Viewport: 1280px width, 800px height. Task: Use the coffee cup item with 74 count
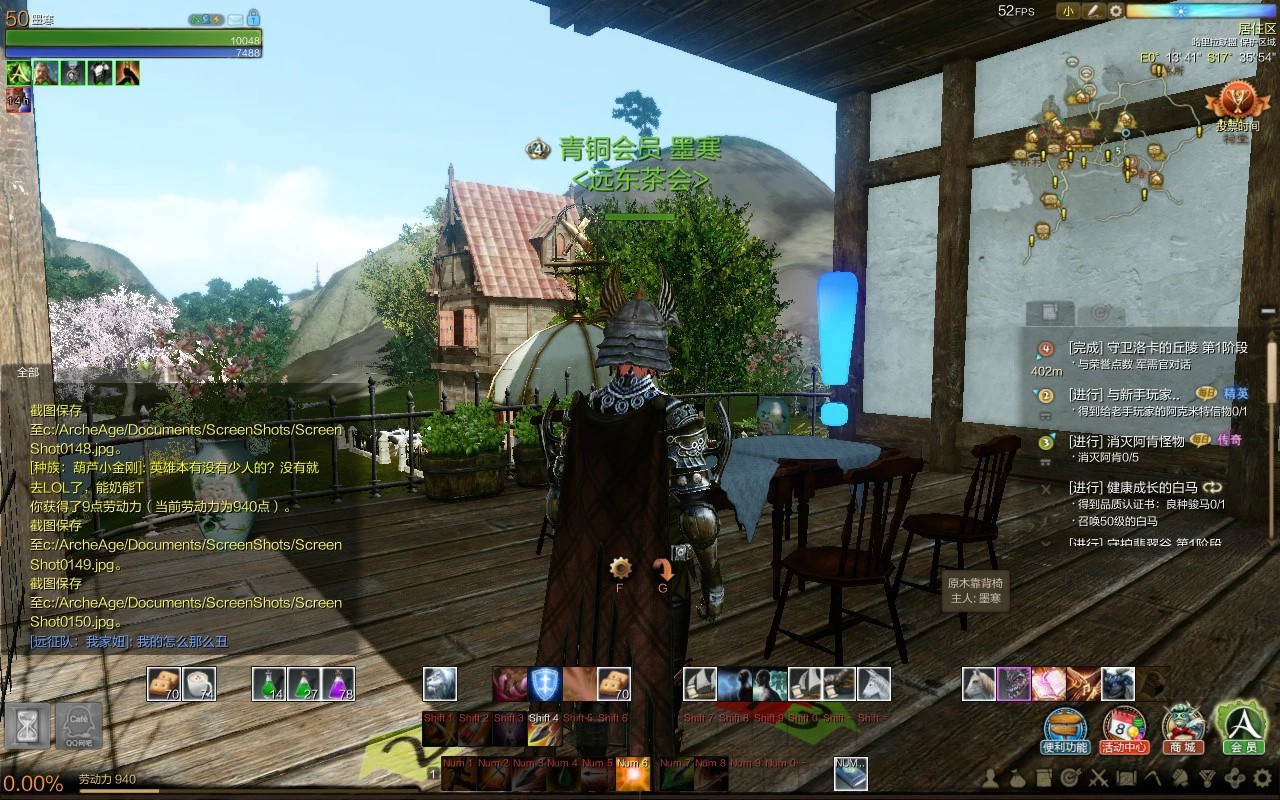coord(200,684)
